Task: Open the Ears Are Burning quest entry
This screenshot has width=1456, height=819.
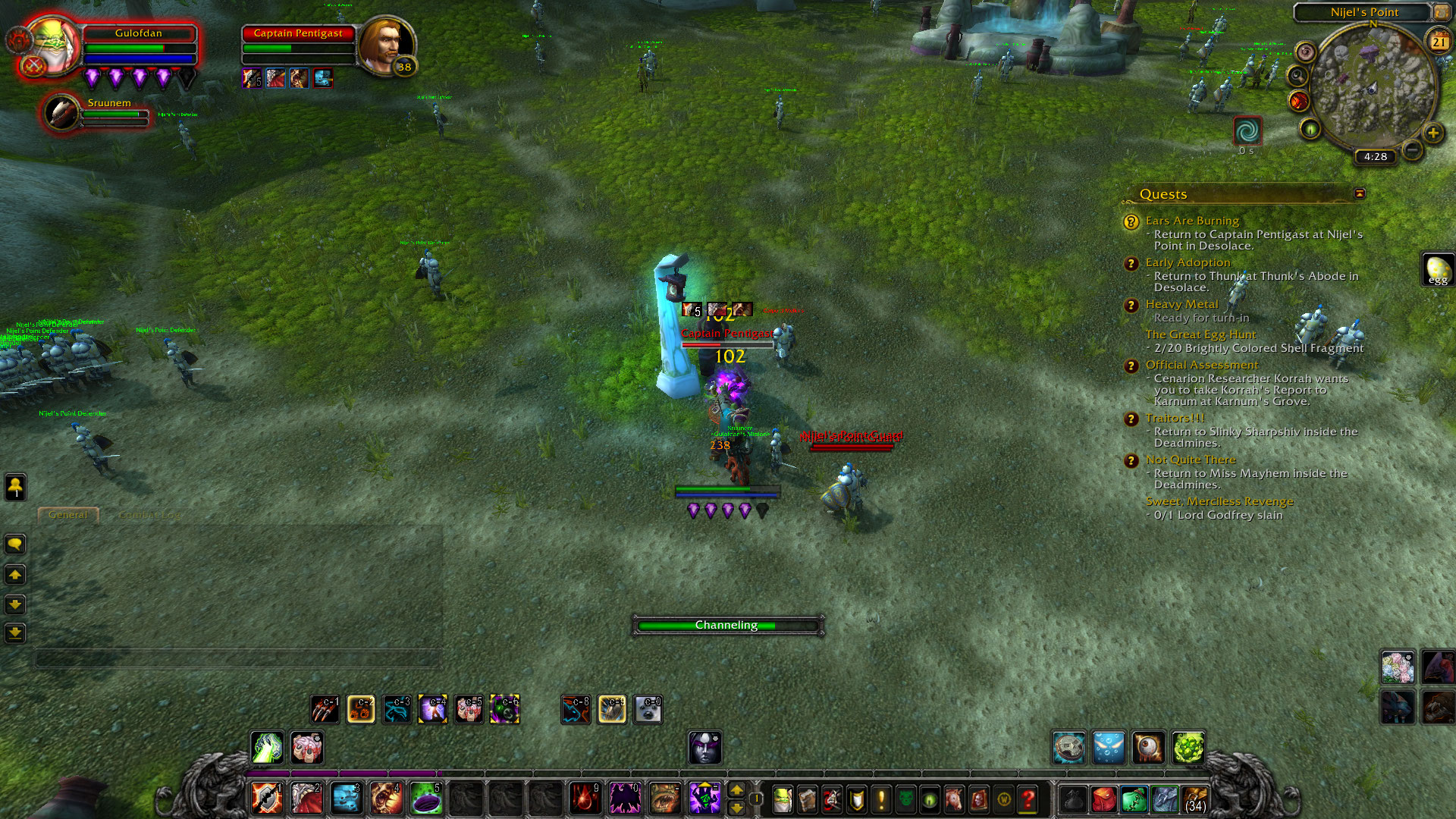Action: [1192, 221]
